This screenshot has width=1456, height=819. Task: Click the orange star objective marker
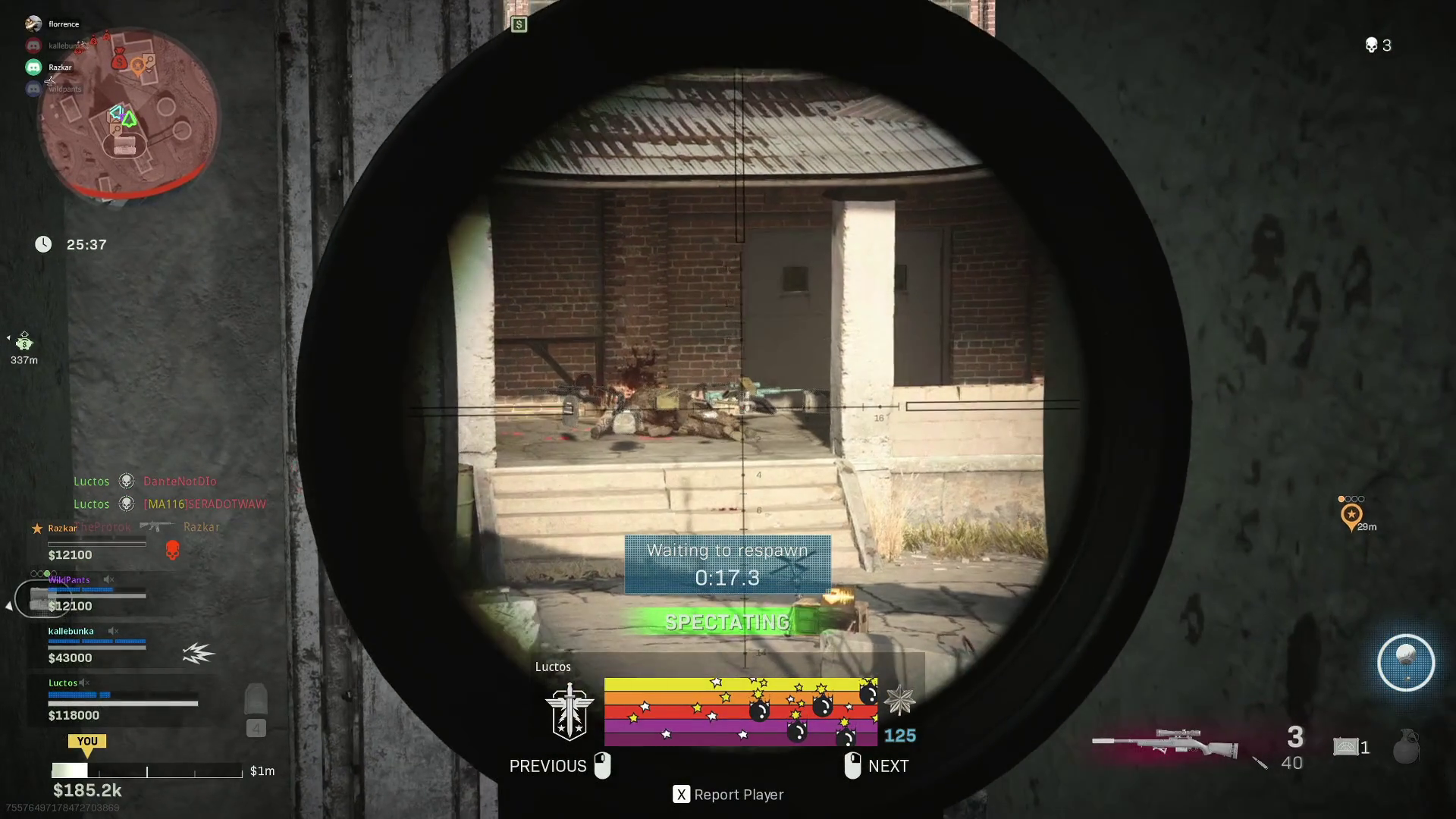point(1351,516)
